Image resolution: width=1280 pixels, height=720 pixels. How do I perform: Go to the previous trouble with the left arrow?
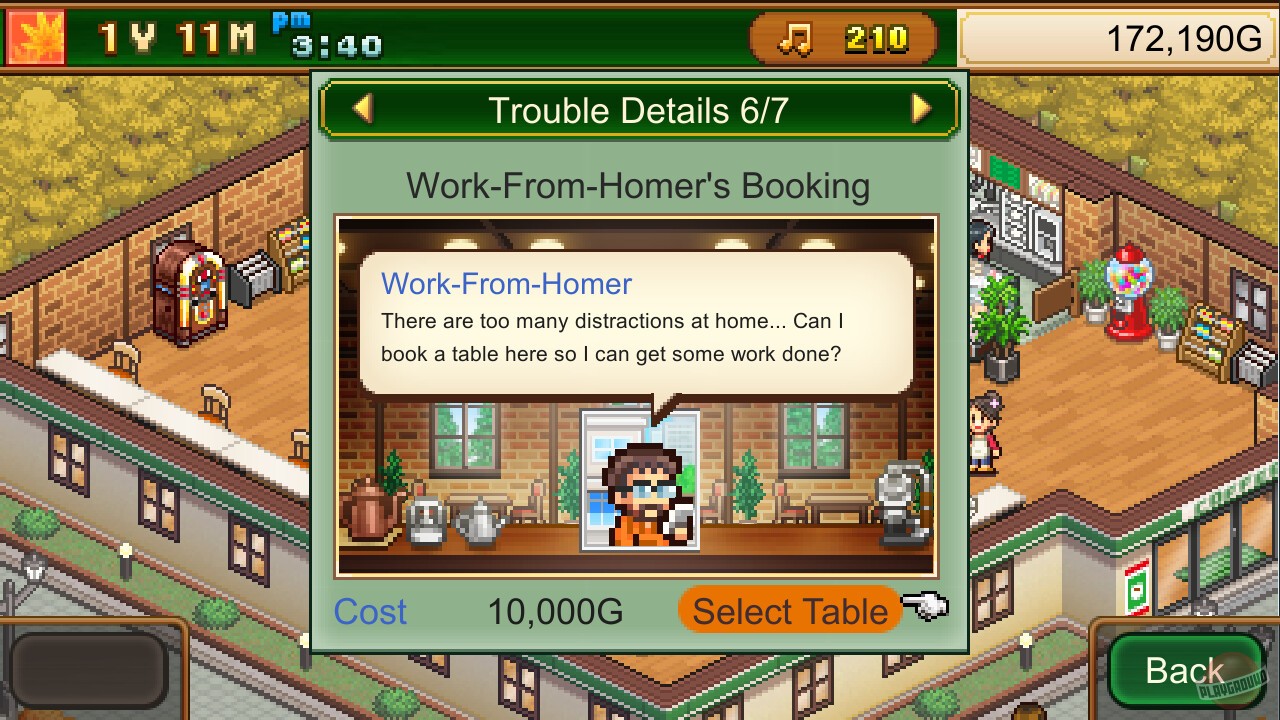coord(365,109)
